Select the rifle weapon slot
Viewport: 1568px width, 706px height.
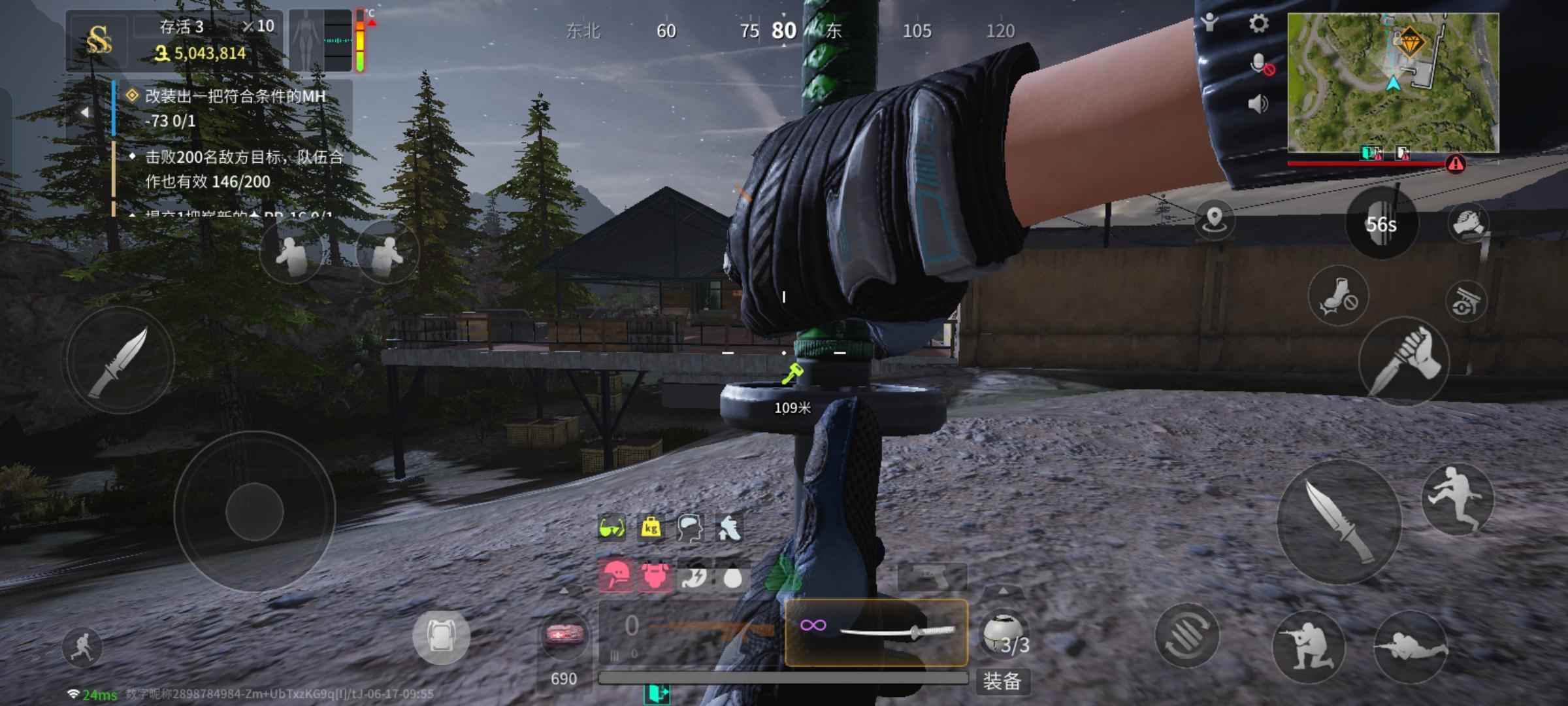tap(691, 632)
